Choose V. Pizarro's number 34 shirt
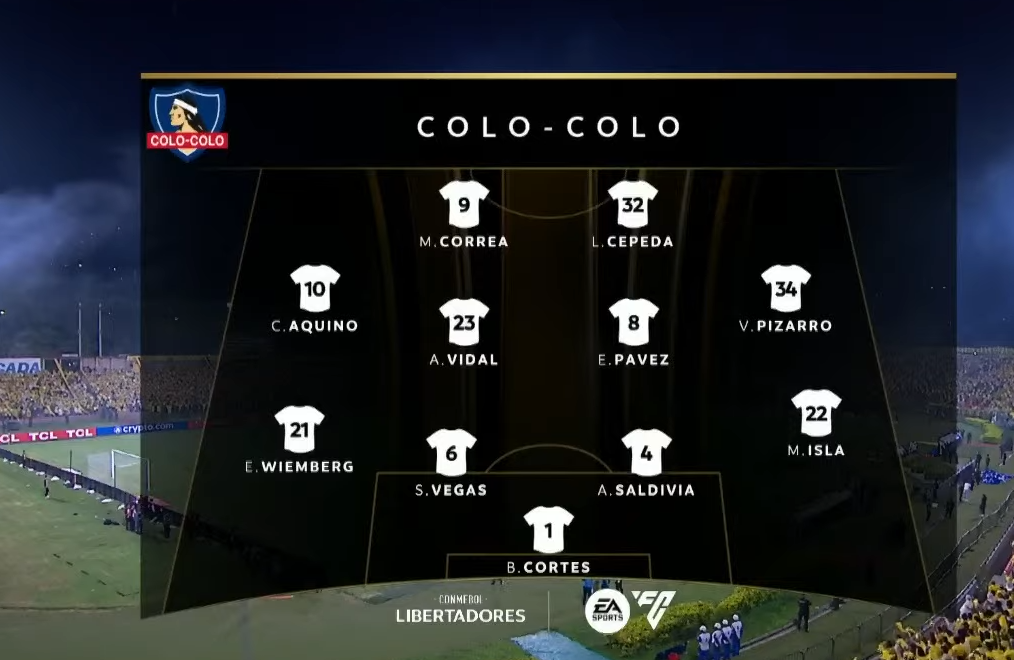The width and height of the screenshot is (1014, 660). 785,289
